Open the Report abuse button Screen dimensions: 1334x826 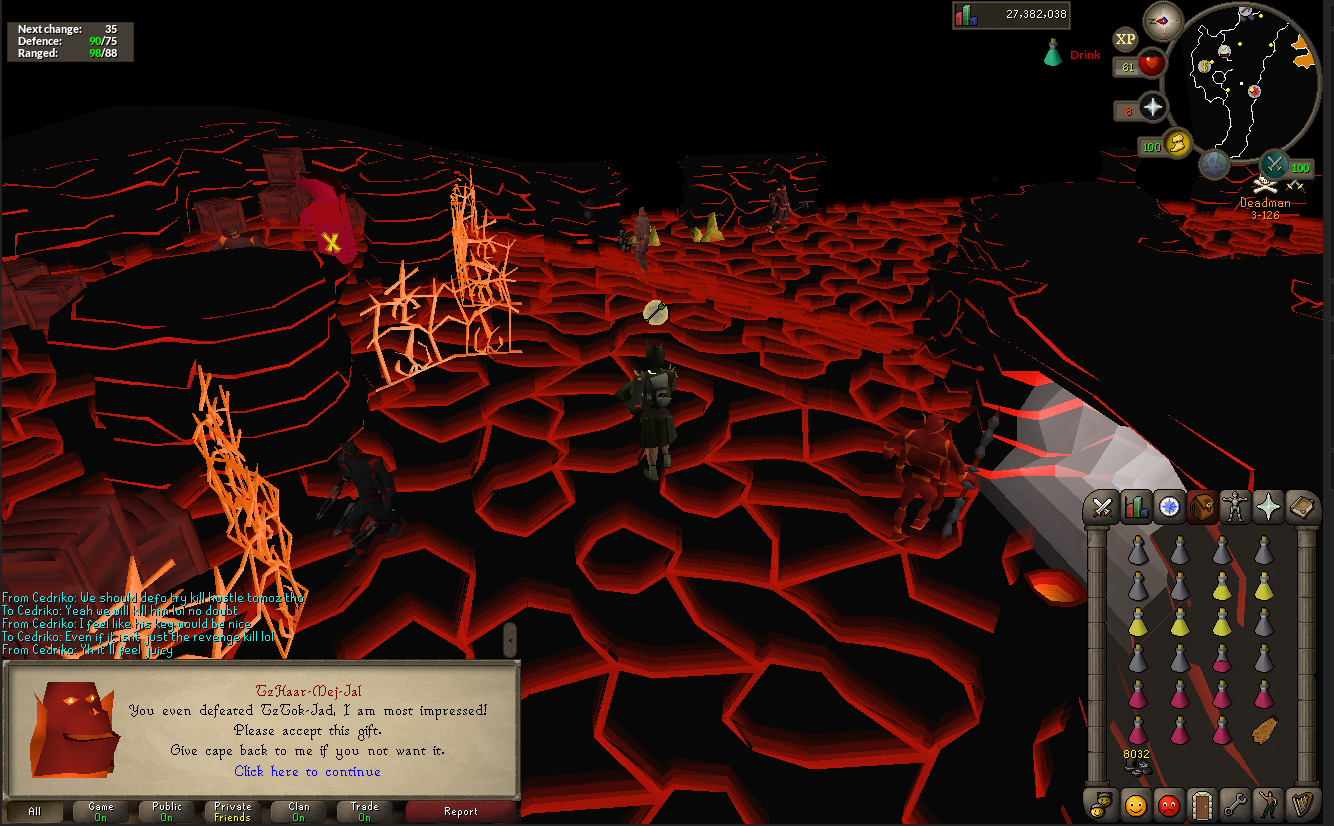coord(461,812)
